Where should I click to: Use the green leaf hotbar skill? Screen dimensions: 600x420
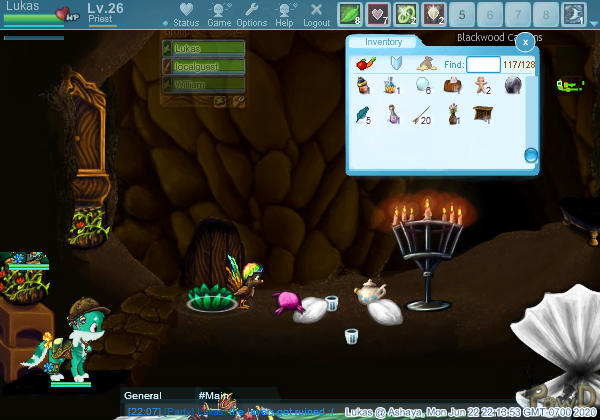350,14
